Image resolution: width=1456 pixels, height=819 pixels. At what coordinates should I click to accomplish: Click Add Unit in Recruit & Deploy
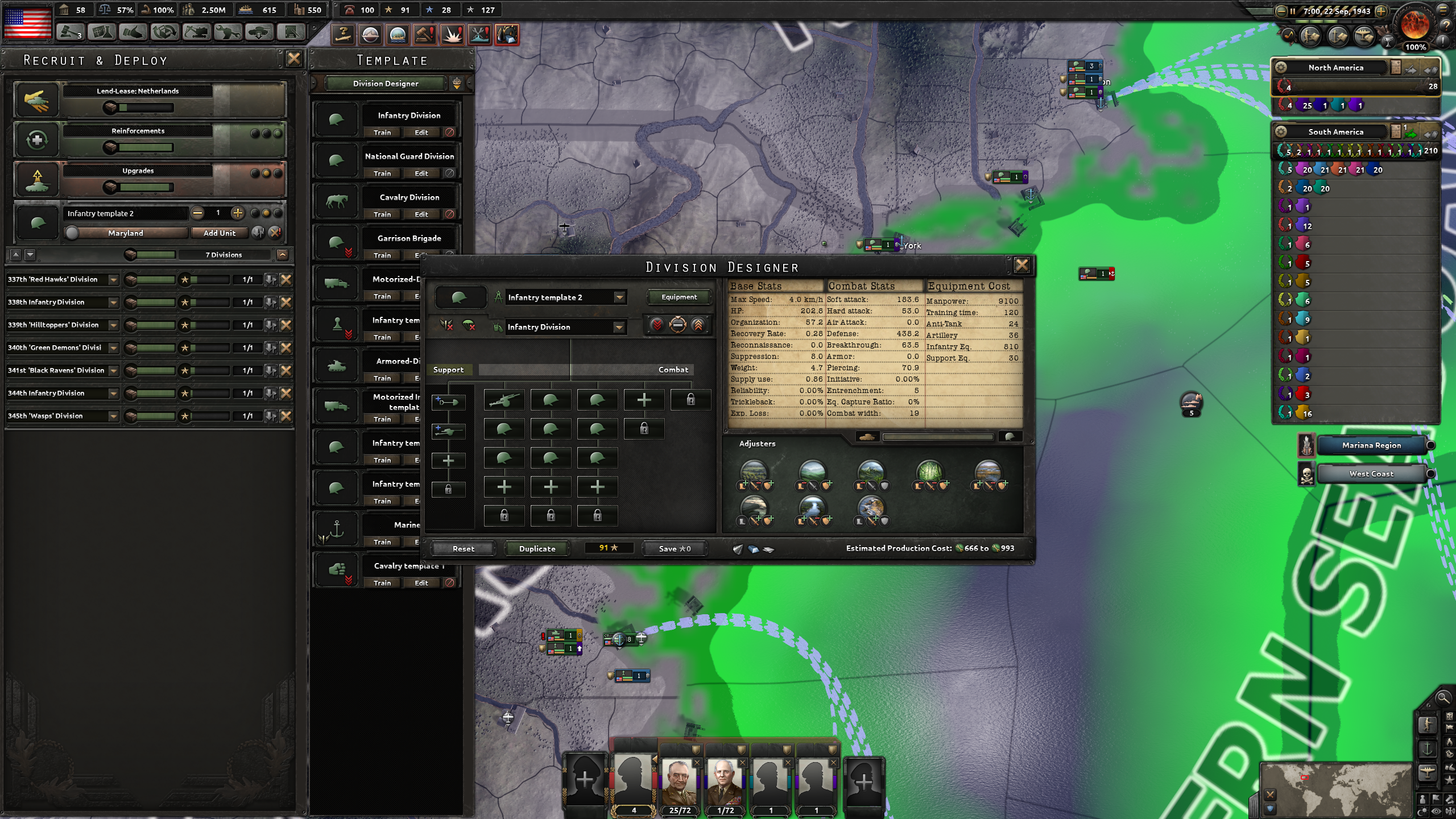pos(220,233)
